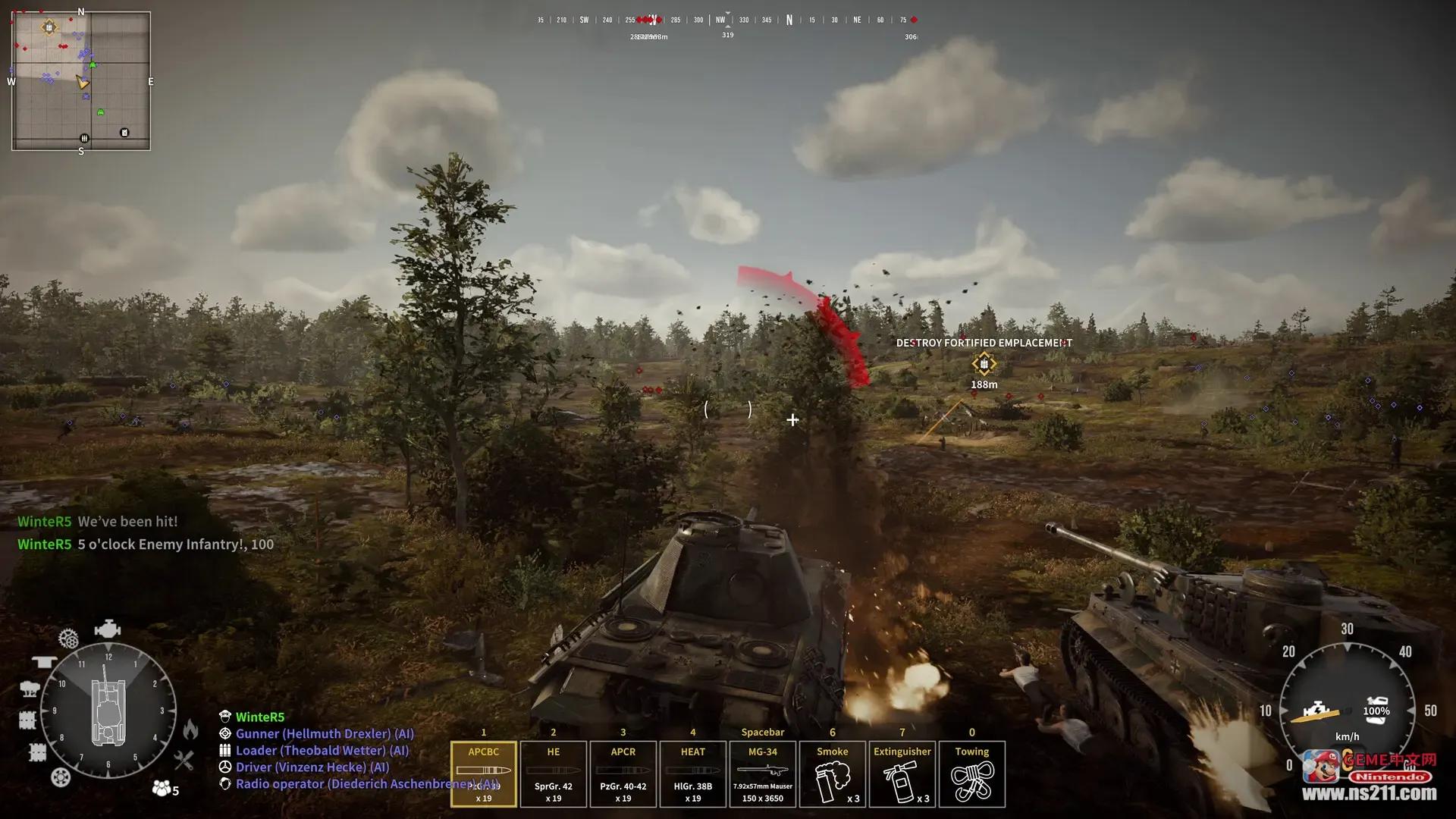
Task: Activate the Smoke grenade slot
Action: (832, 773)
